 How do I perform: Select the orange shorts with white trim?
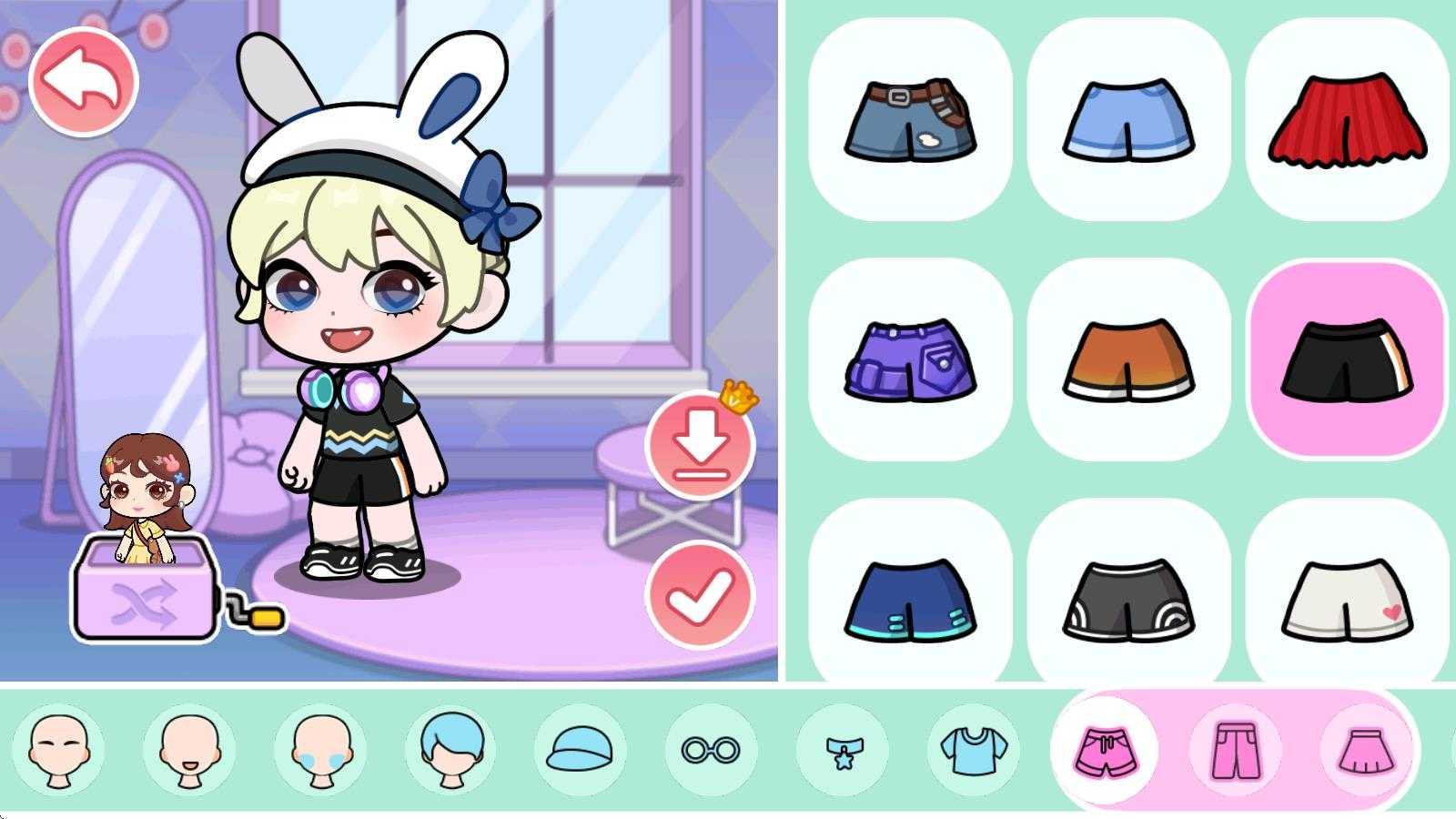[x=1128, y=360]
